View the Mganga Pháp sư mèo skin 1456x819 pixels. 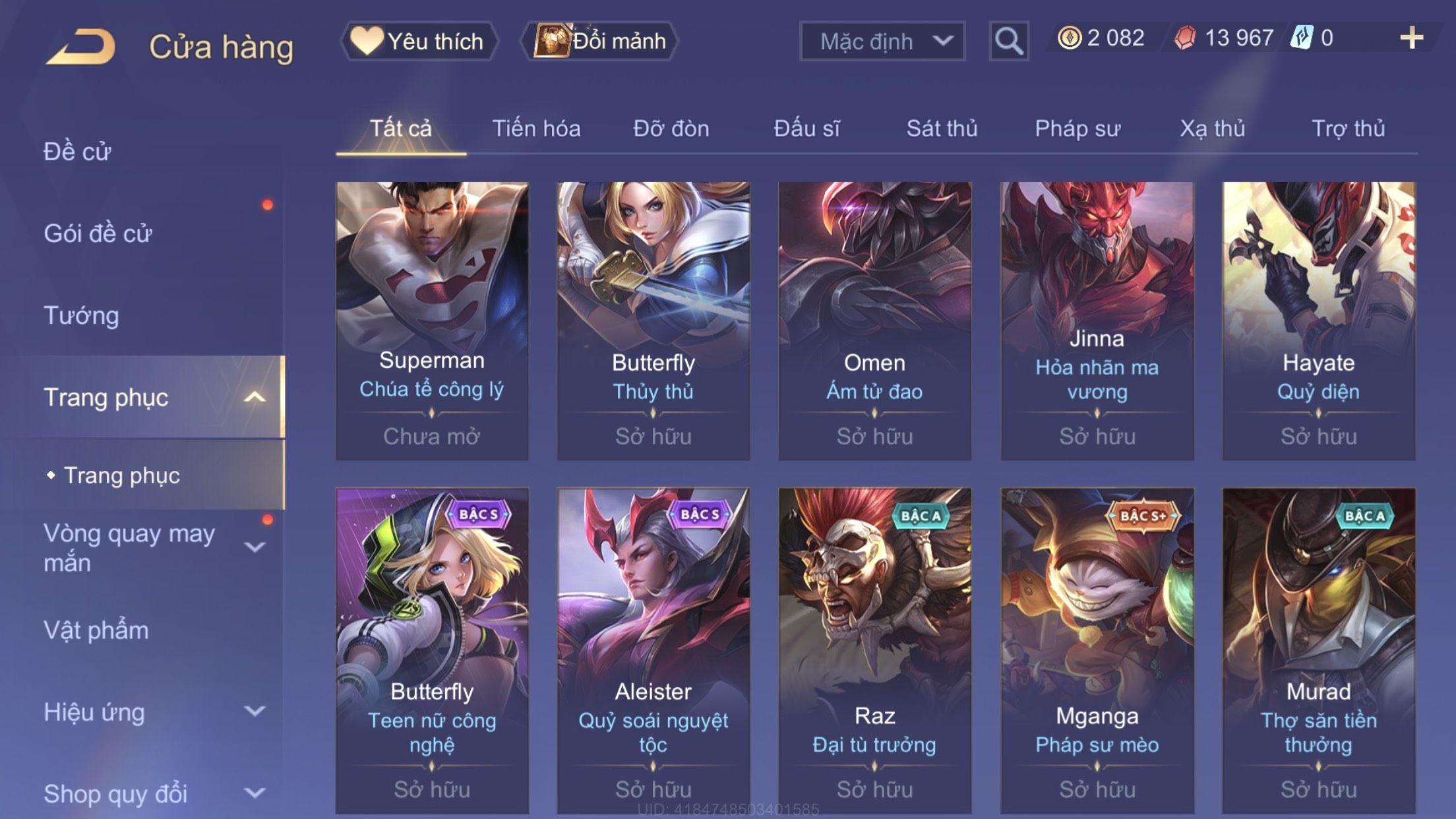1097,650
